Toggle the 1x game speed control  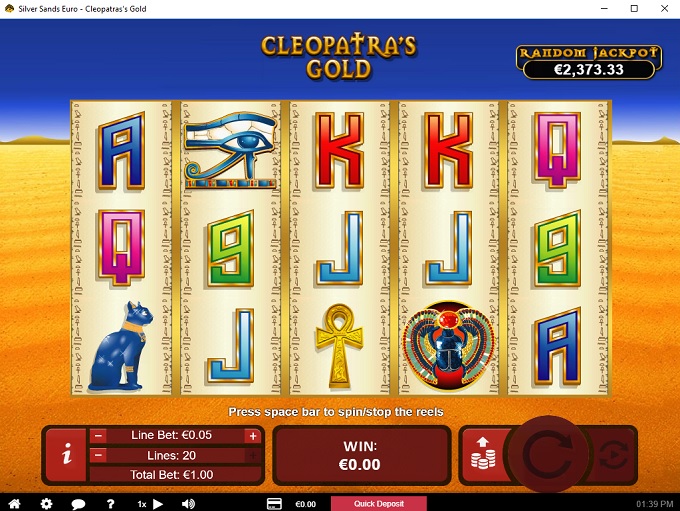148,503
